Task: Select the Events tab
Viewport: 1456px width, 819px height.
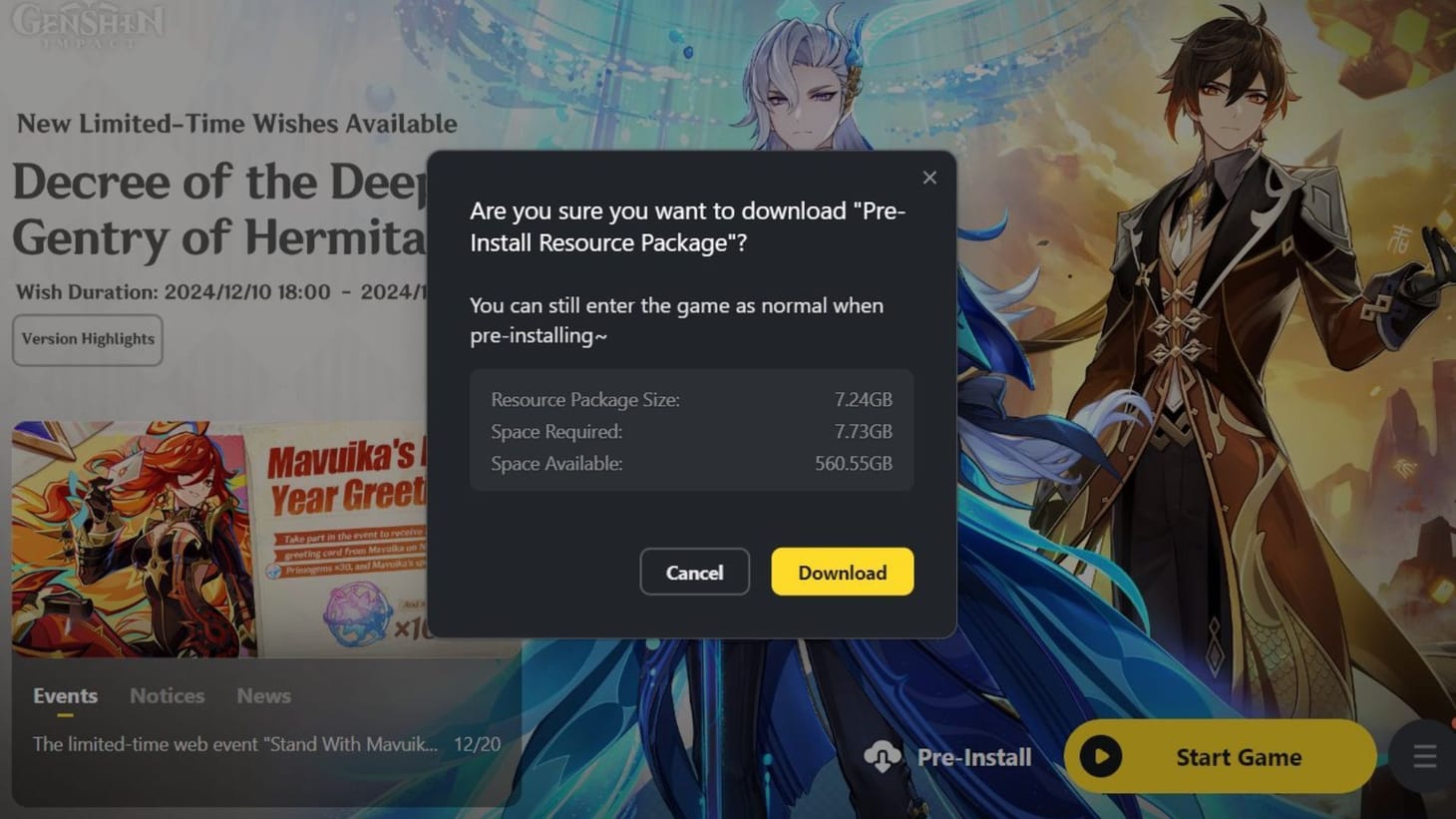Action: (x=64, y=695)
